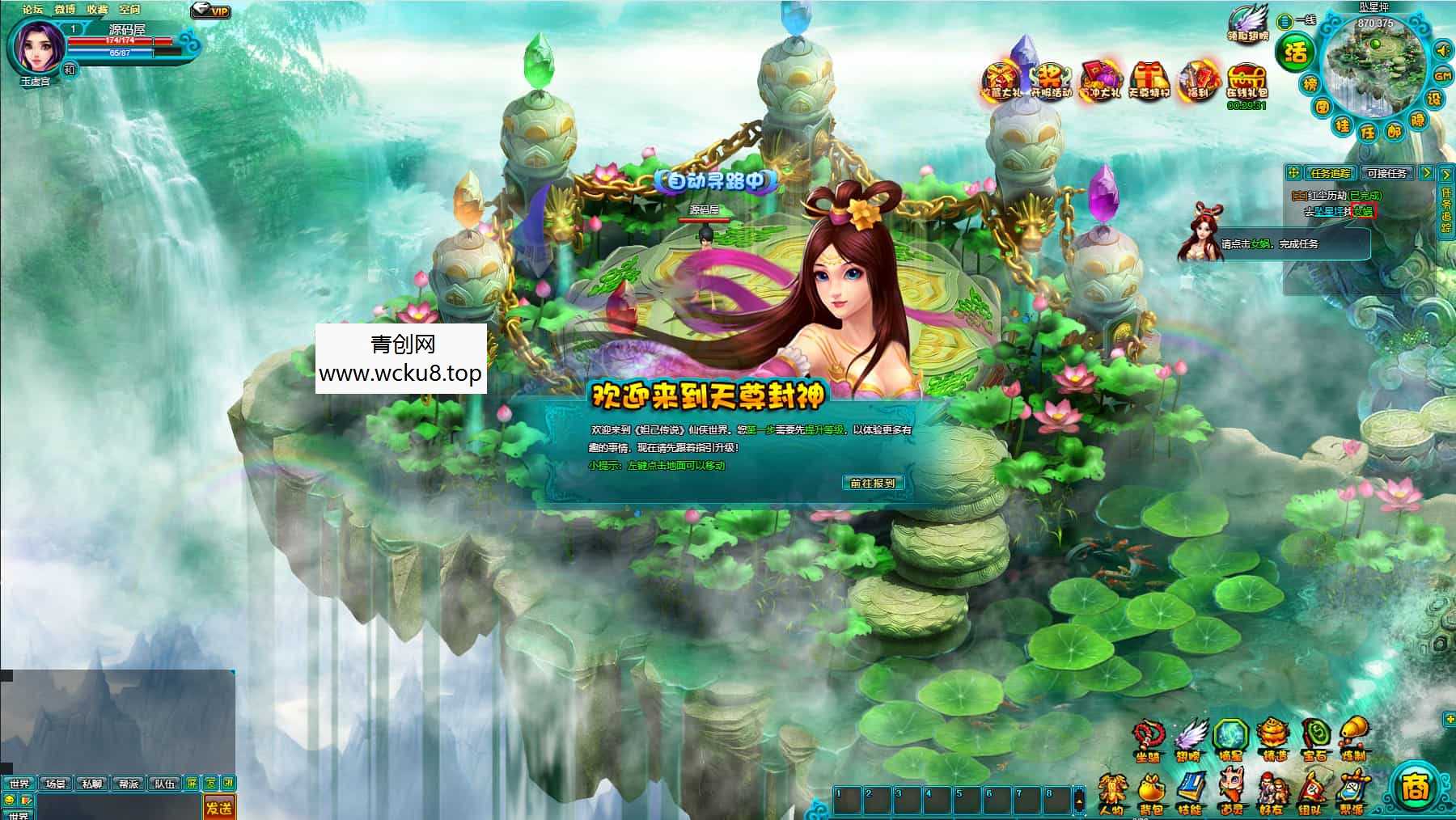
Task: Contact a GM via the GM icon
Action: coord(1441,76)
